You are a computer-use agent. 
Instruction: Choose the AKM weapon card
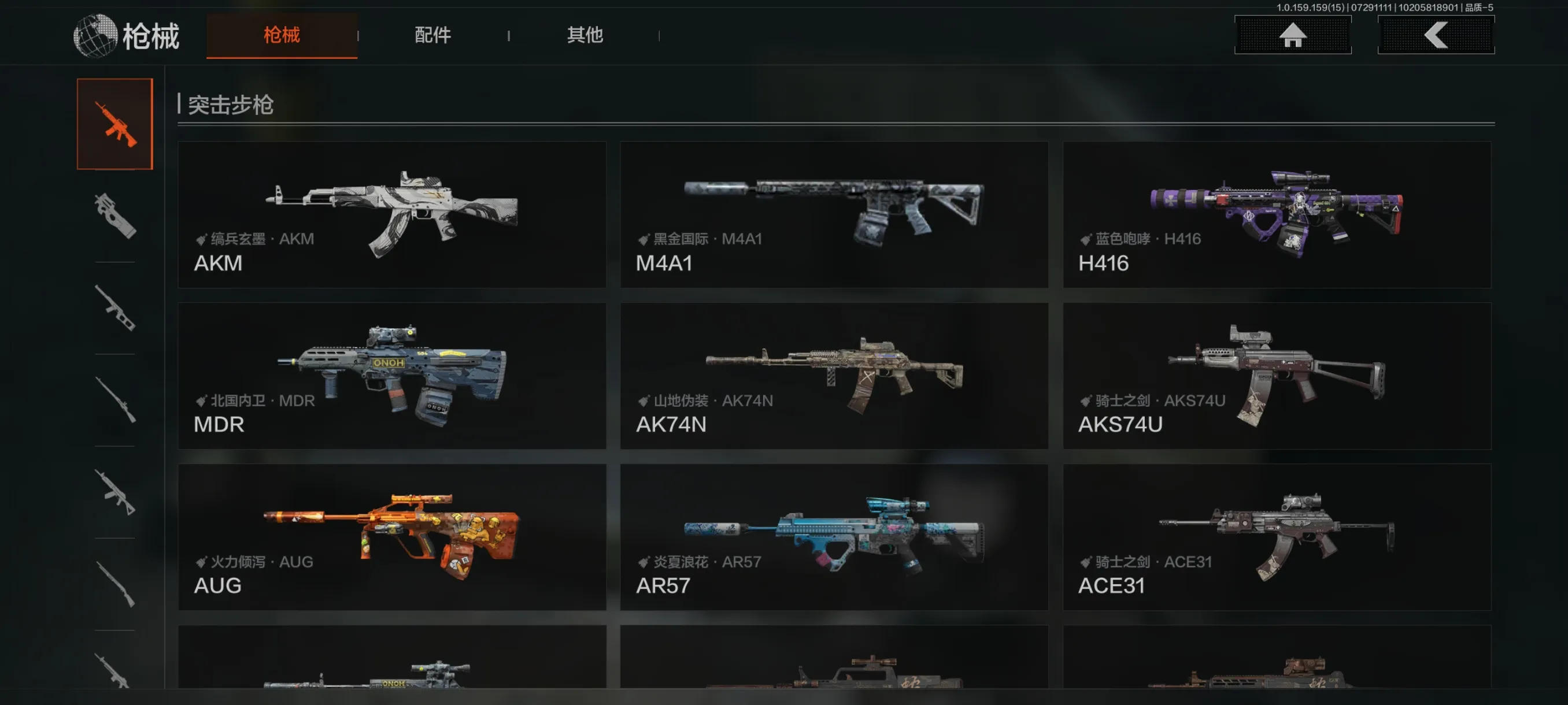391,215
